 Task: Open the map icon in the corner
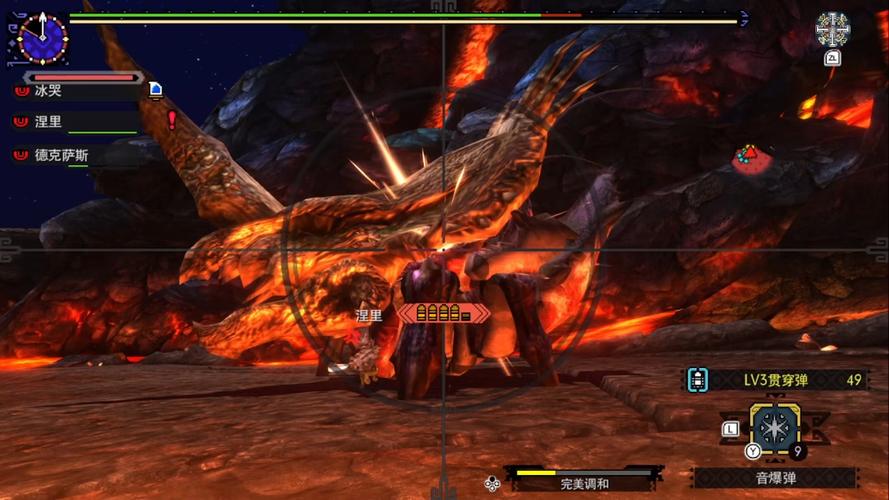[832, 30]
